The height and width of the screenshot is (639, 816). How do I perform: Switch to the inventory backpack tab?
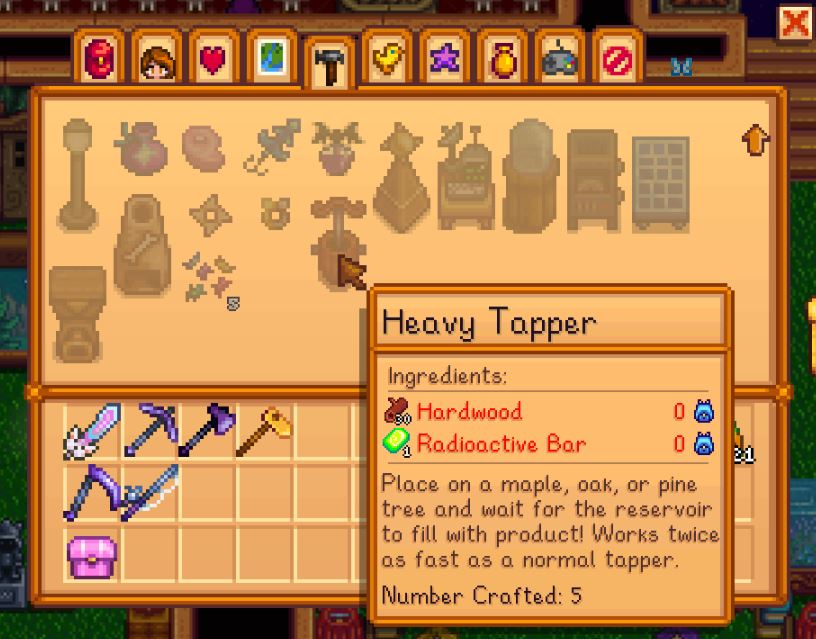(102, 60)
